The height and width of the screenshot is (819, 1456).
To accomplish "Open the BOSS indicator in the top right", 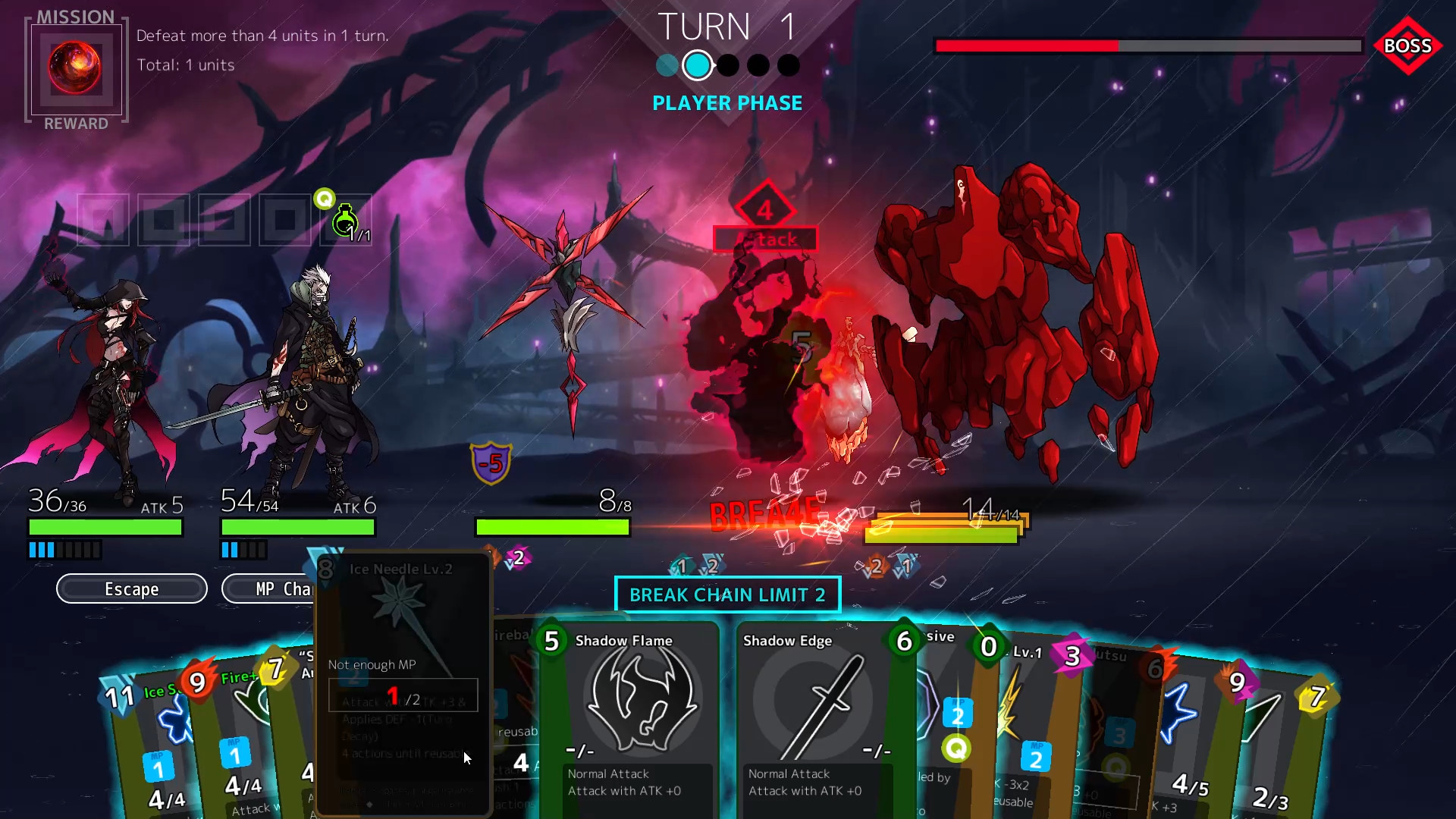I will [x=1408, y=47].
